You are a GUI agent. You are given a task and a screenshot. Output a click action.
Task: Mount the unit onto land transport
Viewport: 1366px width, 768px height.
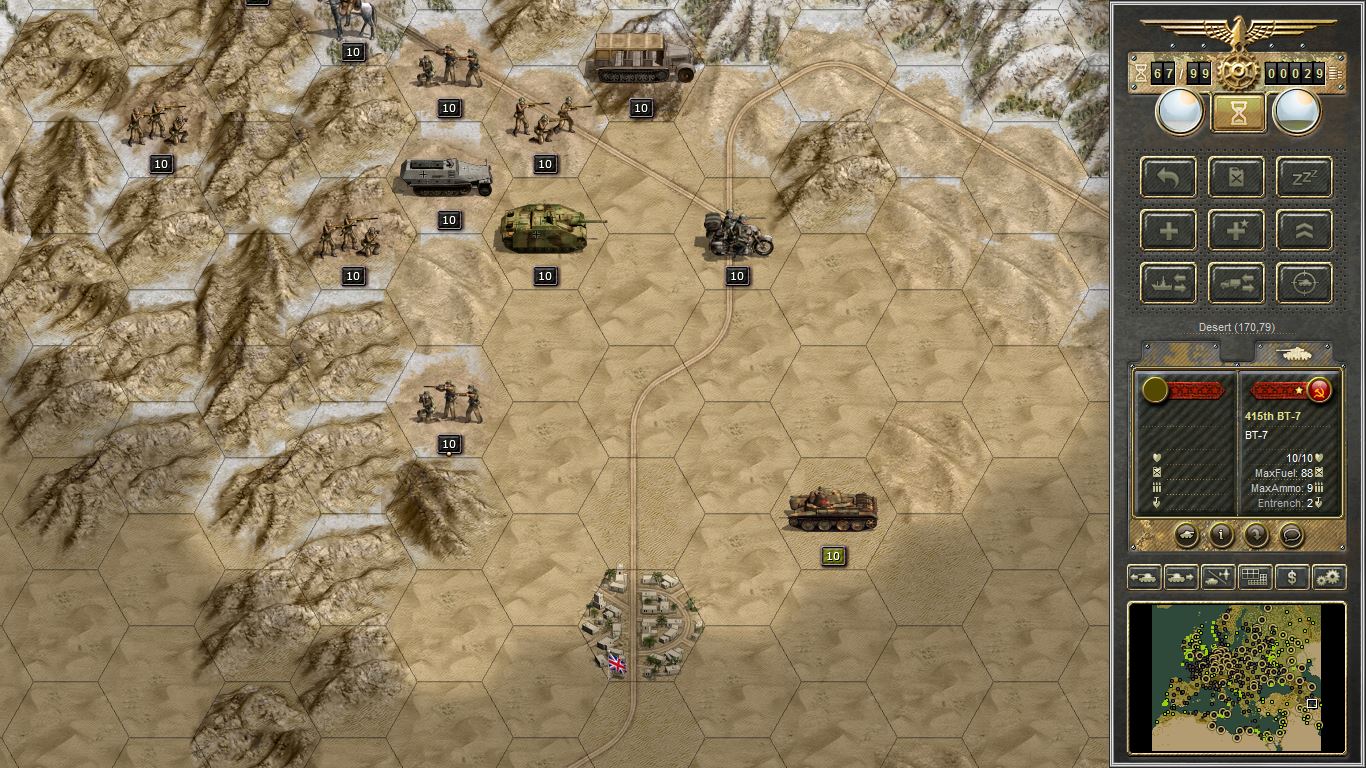pyautogui.click(x=1236, y=283)
